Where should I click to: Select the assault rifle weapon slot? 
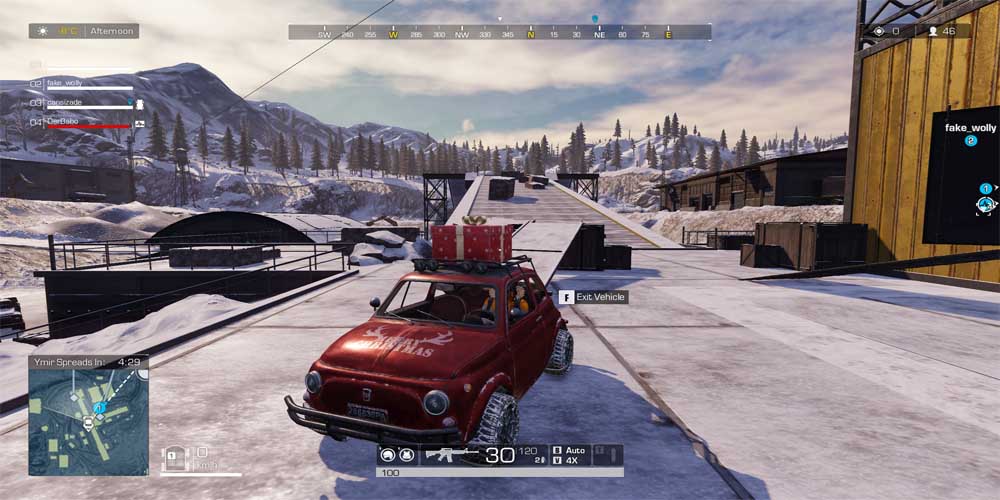[x=452, y=455]
